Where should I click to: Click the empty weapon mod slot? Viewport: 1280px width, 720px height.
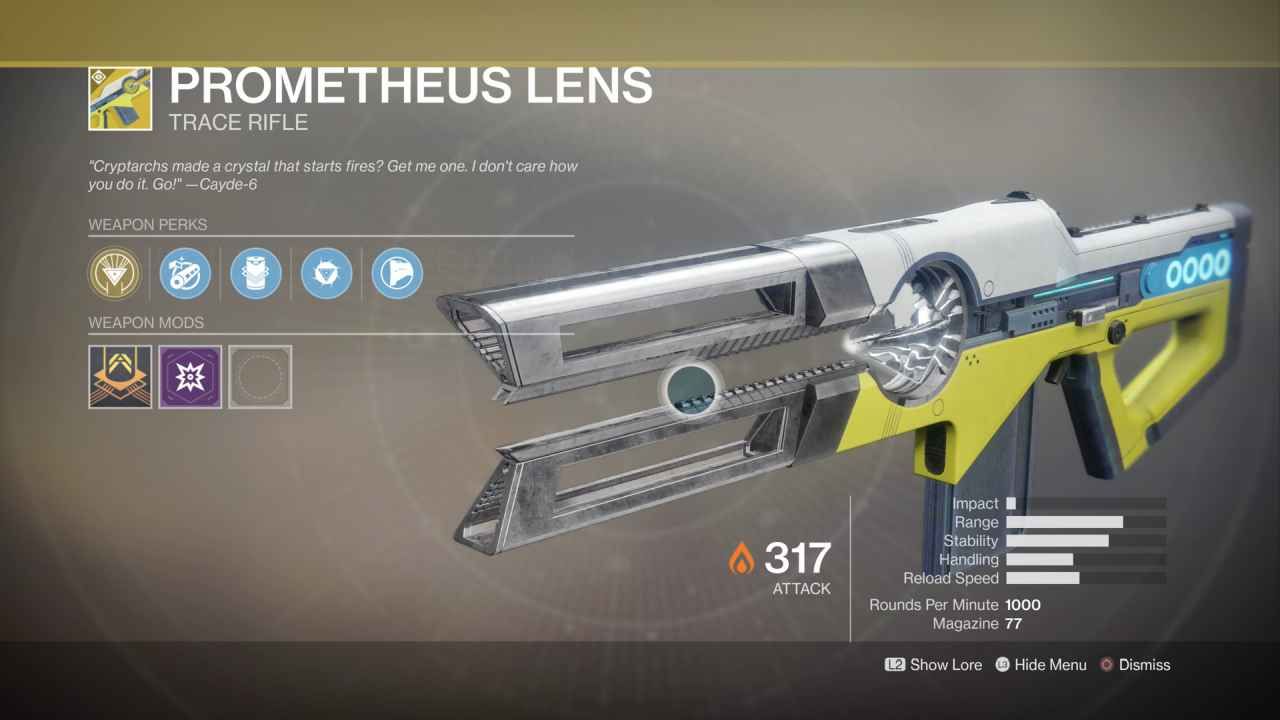click(260, 377)
